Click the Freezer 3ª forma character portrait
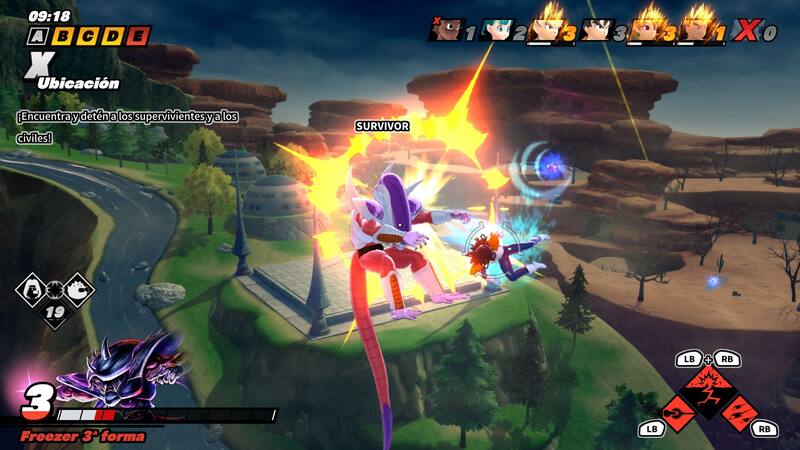This screenshot has height=450, width=800. coord(120,372)
